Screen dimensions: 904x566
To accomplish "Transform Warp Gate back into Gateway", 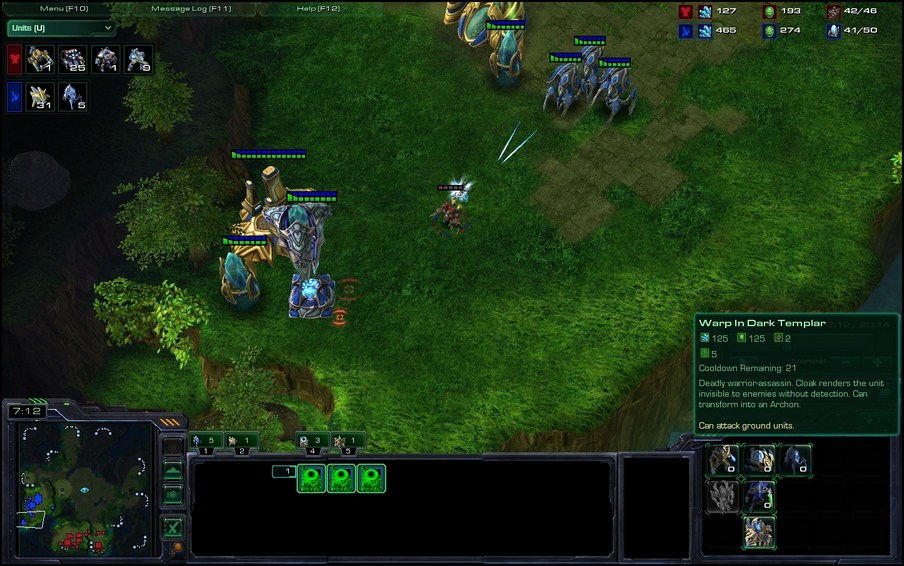I will coord(759,532).
